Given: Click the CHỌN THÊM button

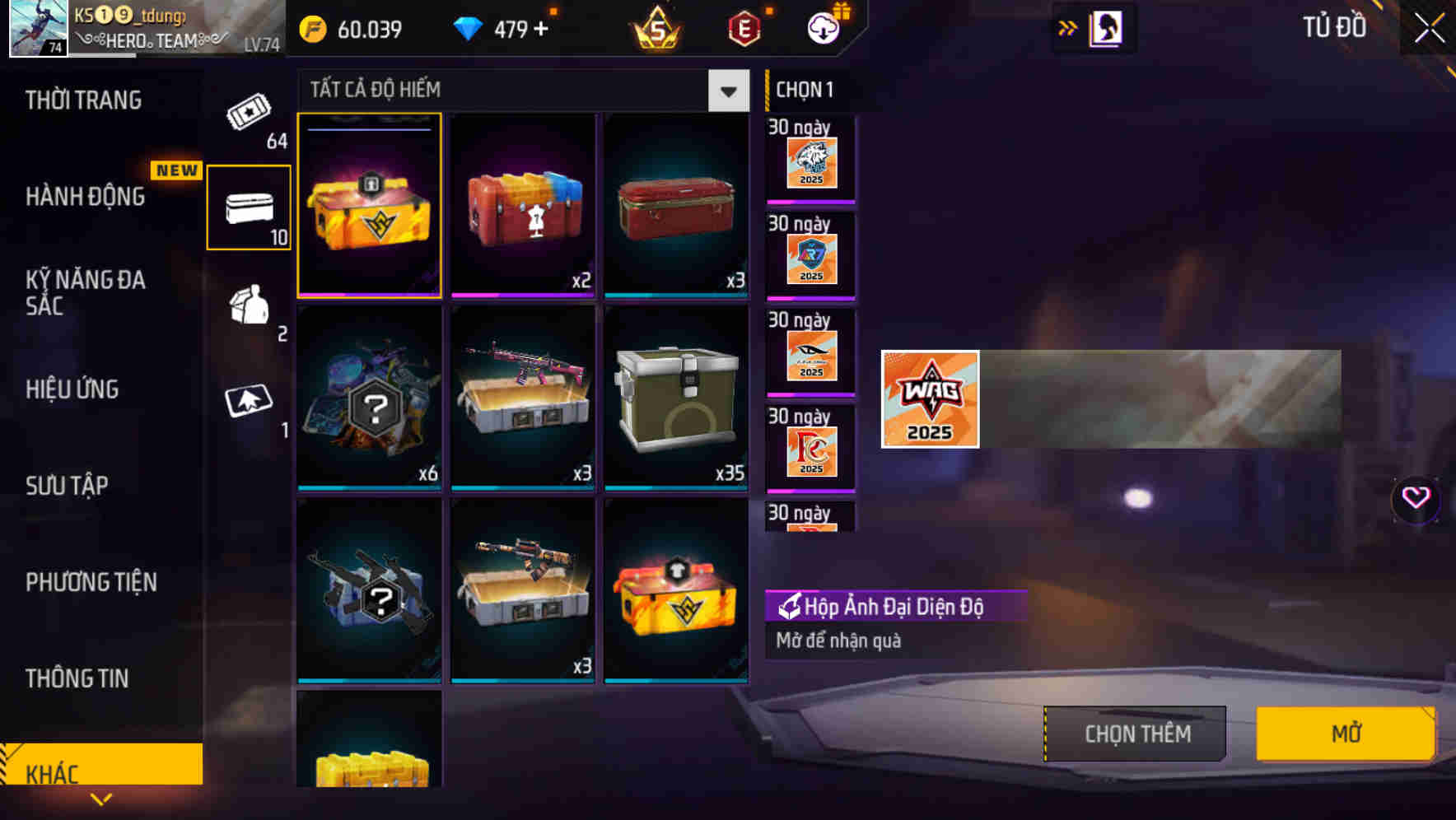Looking at the screenshot, I should point(1133,733).
